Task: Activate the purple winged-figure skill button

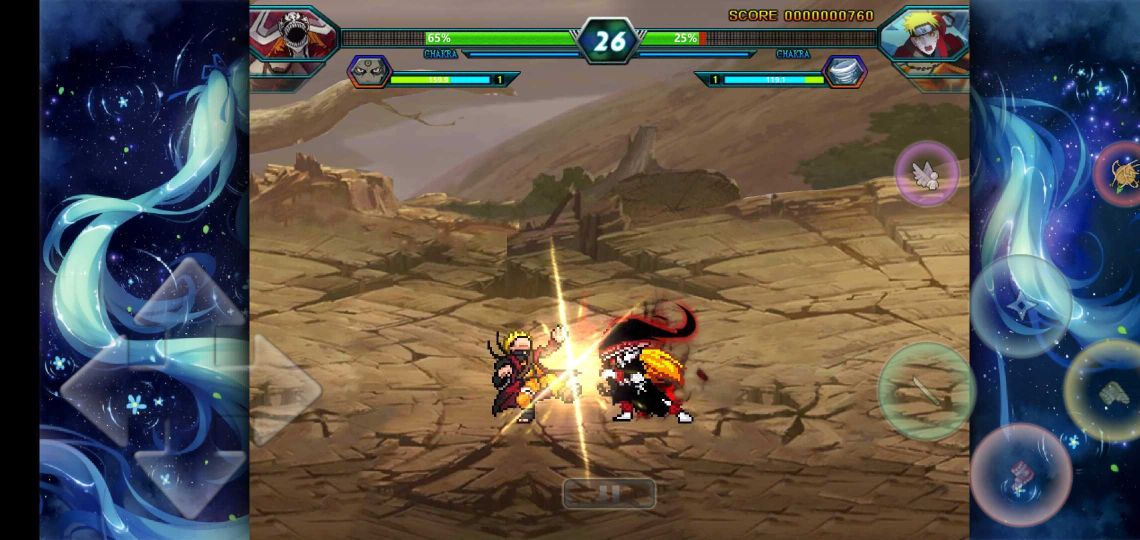Action: [x=927, y=174]
